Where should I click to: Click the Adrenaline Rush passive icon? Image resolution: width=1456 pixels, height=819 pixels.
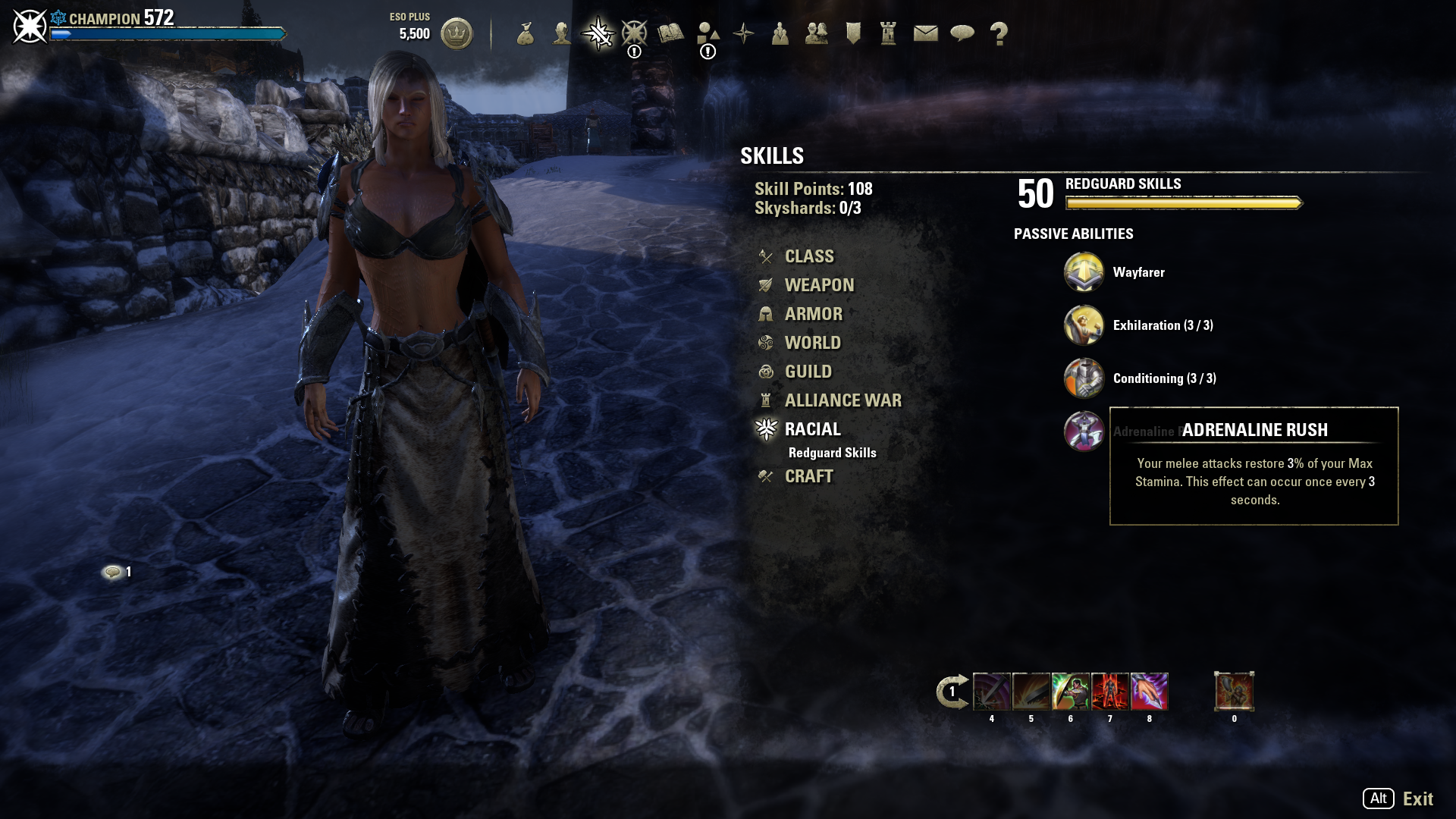[1084, 431]
